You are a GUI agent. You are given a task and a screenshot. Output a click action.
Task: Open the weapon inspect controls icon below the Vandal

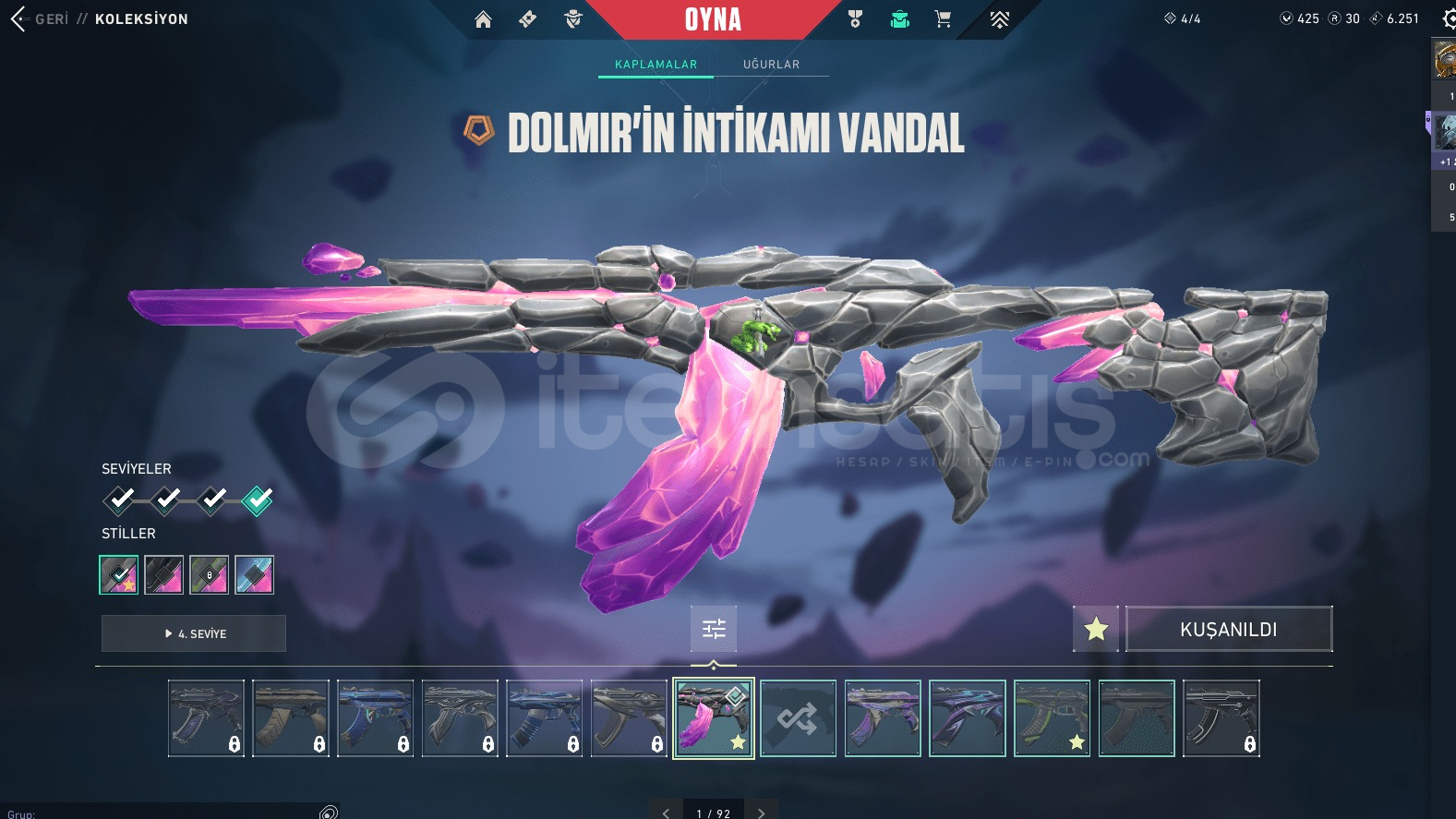coord(713,628)
